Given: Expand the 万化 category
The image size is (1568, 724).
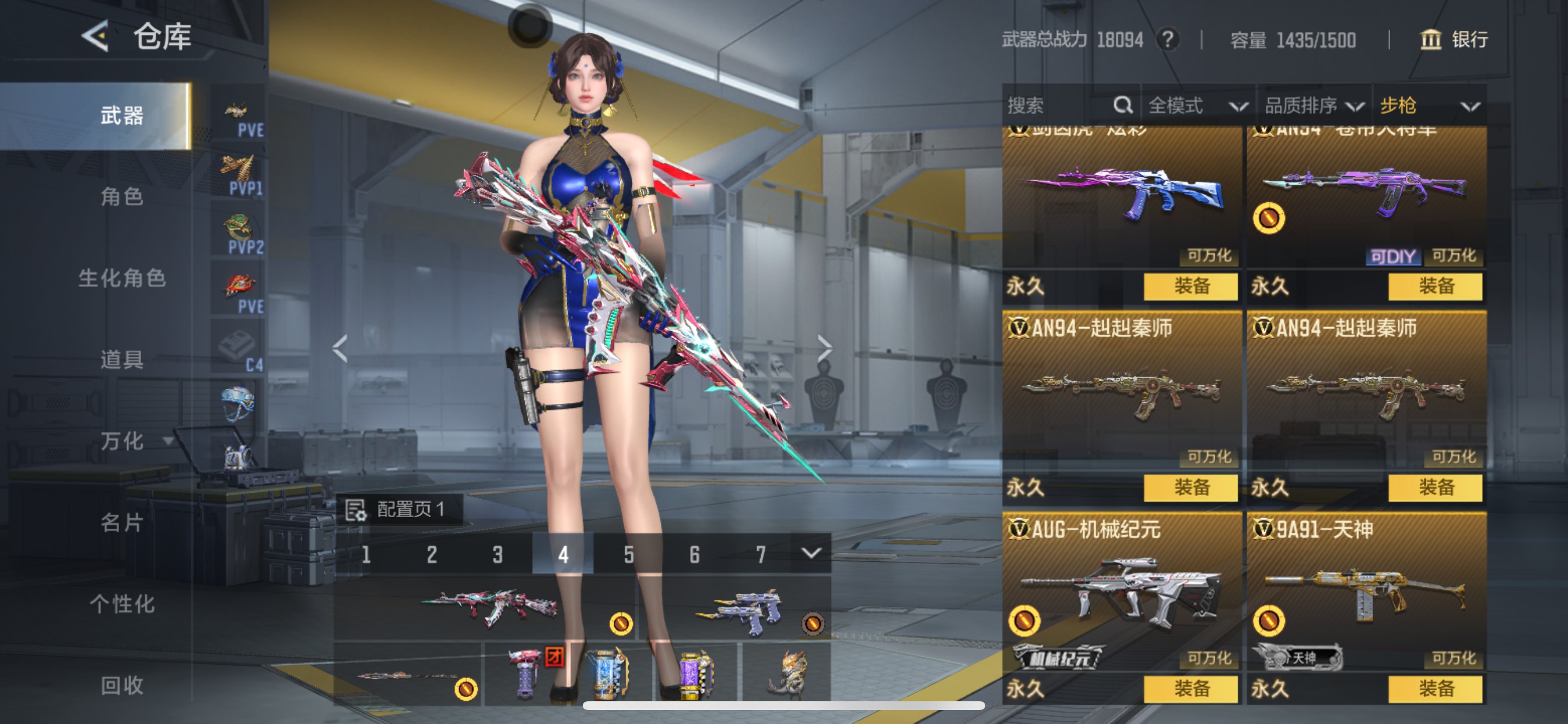Looking at the screenshot, I should 135,441.
